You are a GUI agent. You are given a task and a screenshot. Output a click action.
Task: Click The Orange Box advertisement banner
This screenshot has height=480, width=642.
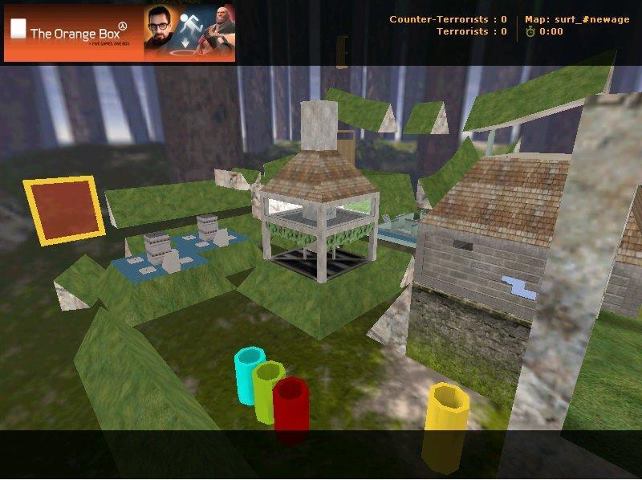click(x=120, y=32)
